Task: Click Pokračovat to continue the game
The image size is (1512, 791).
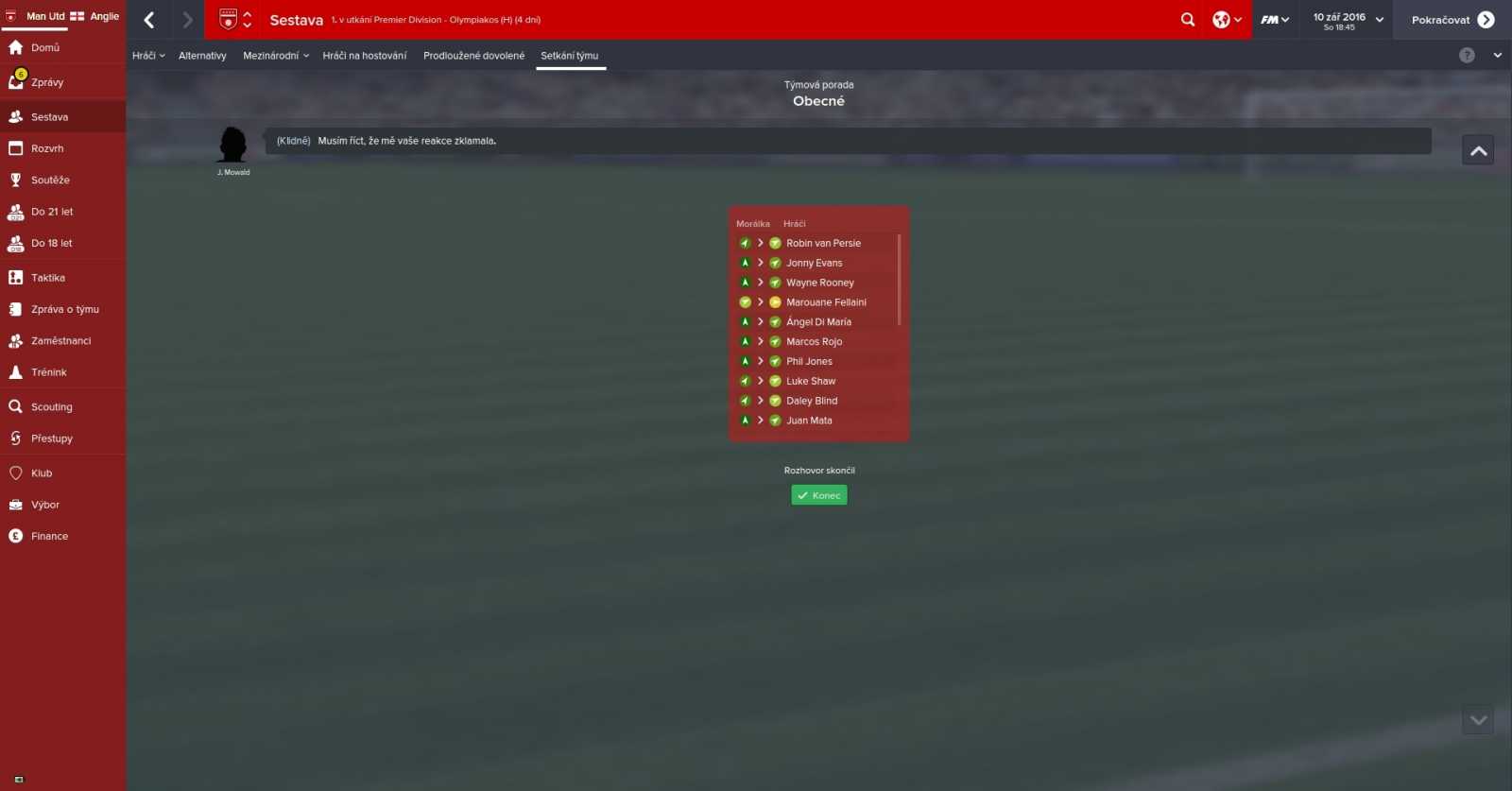Action: [1446, 19]
